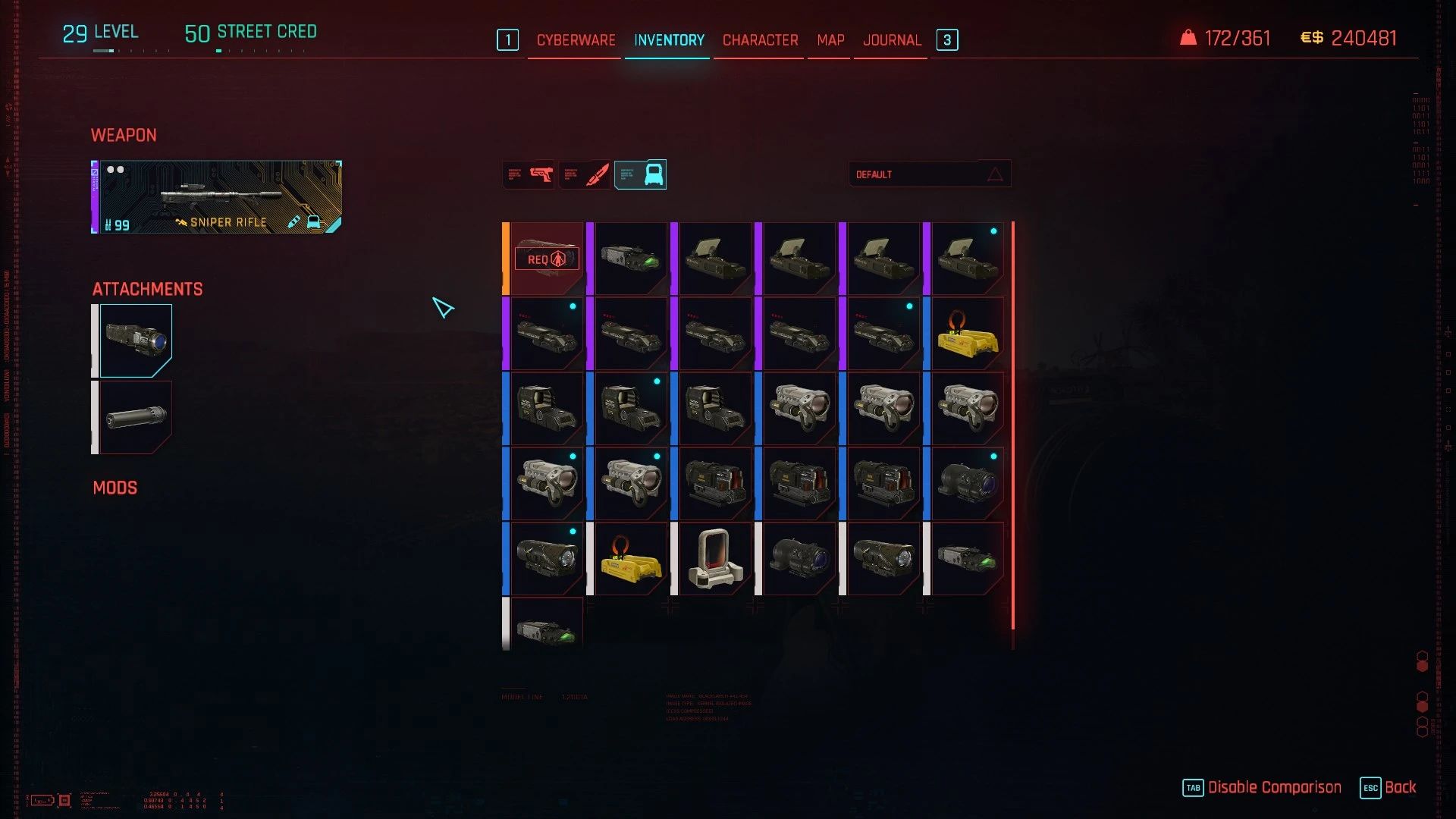Viewport: 1456px width, 819px height.
Task: Switch to the JOURNAL tab
Action: (x=892, y=39)
